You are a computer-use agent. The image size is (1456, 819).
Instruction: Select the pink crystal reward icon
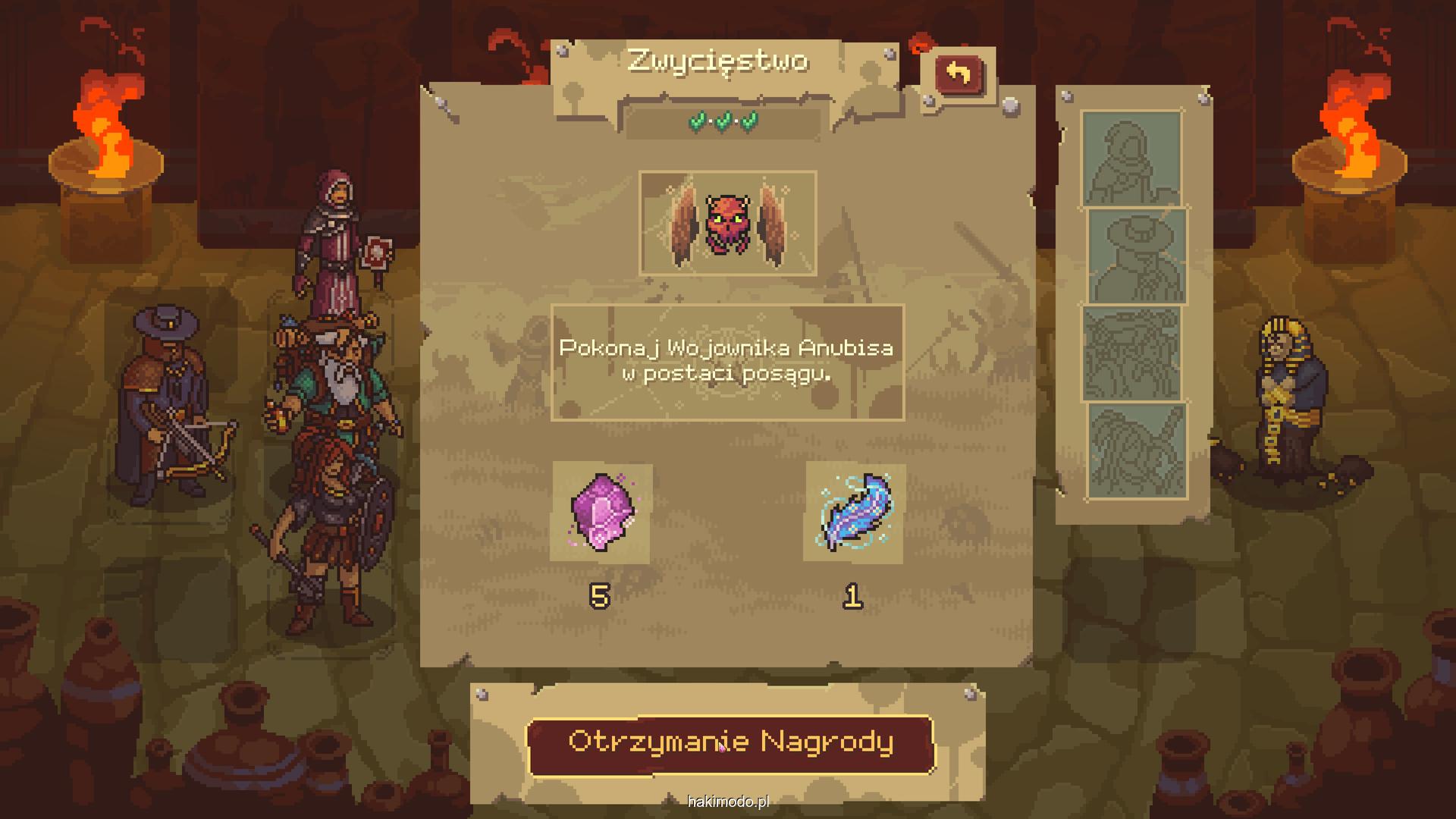click(602, 513)
